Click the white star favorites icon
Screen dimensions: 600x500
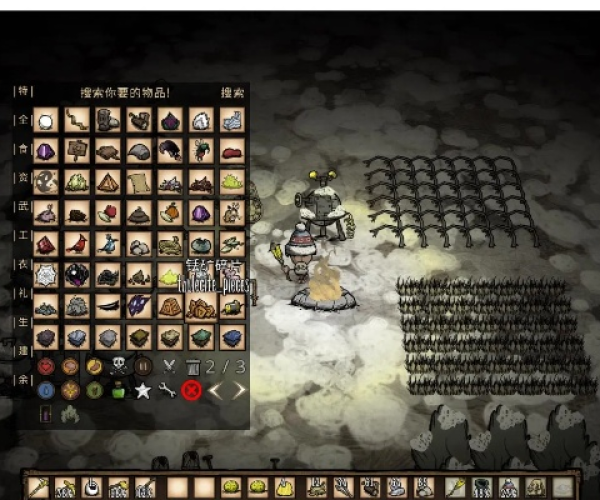click(x=143, y=390)
